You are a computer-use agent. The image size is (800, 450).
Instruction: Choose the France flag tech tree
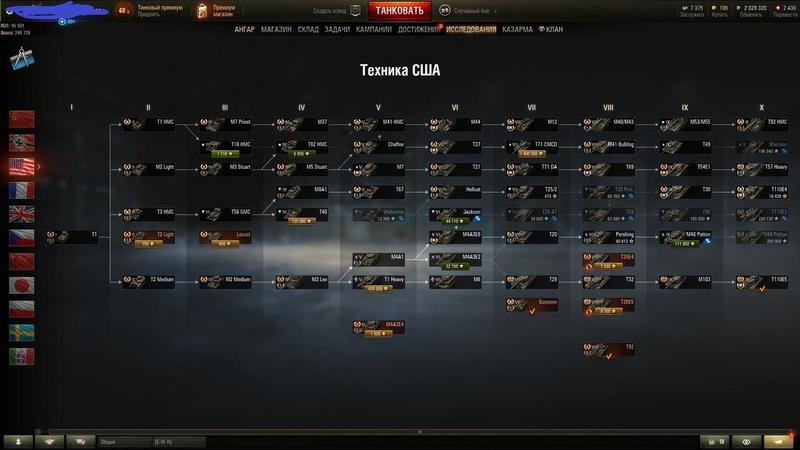click(x=21, y=190)
